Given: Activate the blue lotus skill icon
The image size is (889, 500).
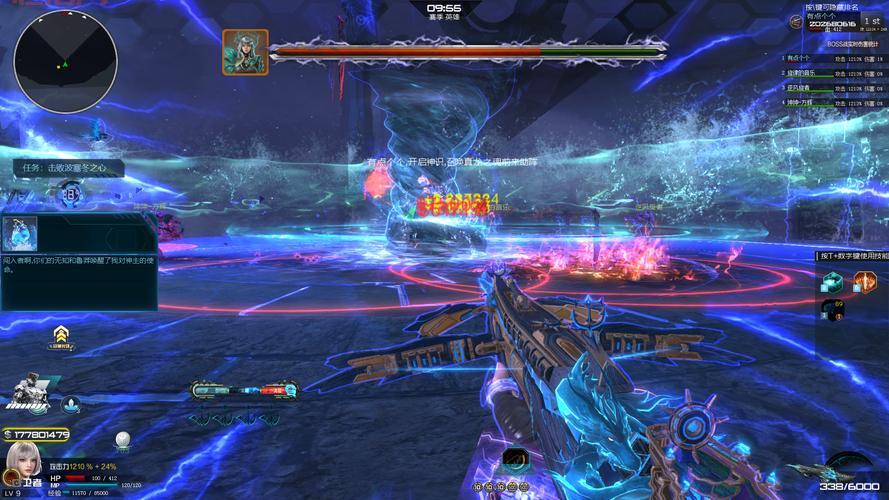Looking at the screenshot, I should pyautogui.click(x=72, y=404).
